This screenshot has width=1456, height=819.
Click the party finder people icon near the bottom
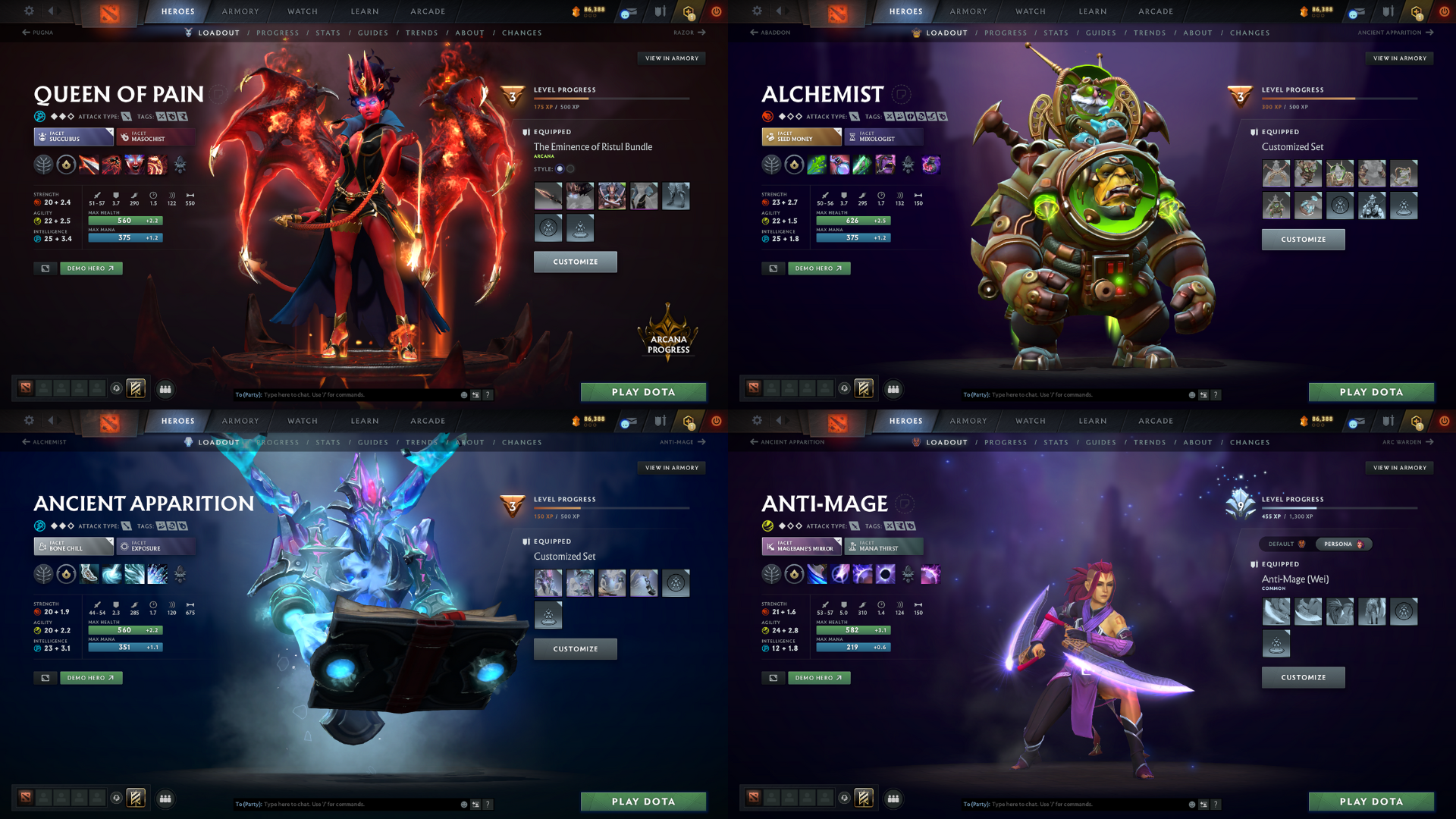165,389
